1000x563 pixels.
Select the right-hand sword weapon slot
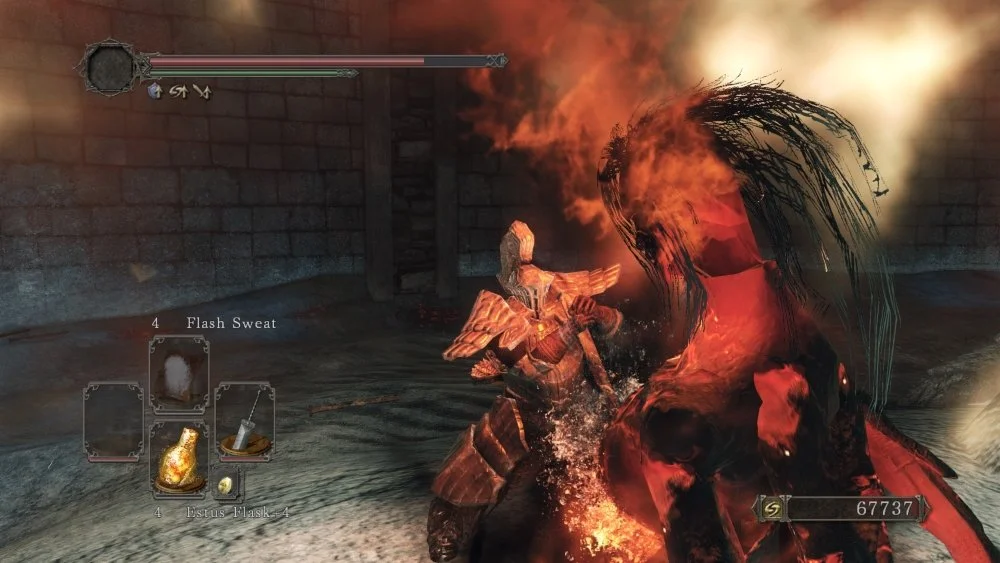tap(245, 418)
